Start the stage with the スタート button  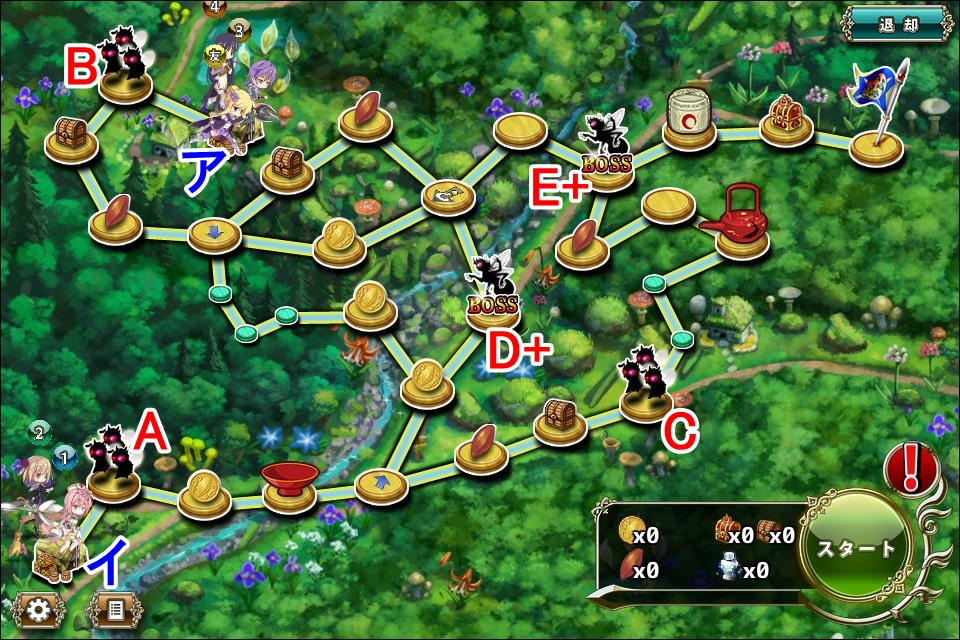coord(856,548)
